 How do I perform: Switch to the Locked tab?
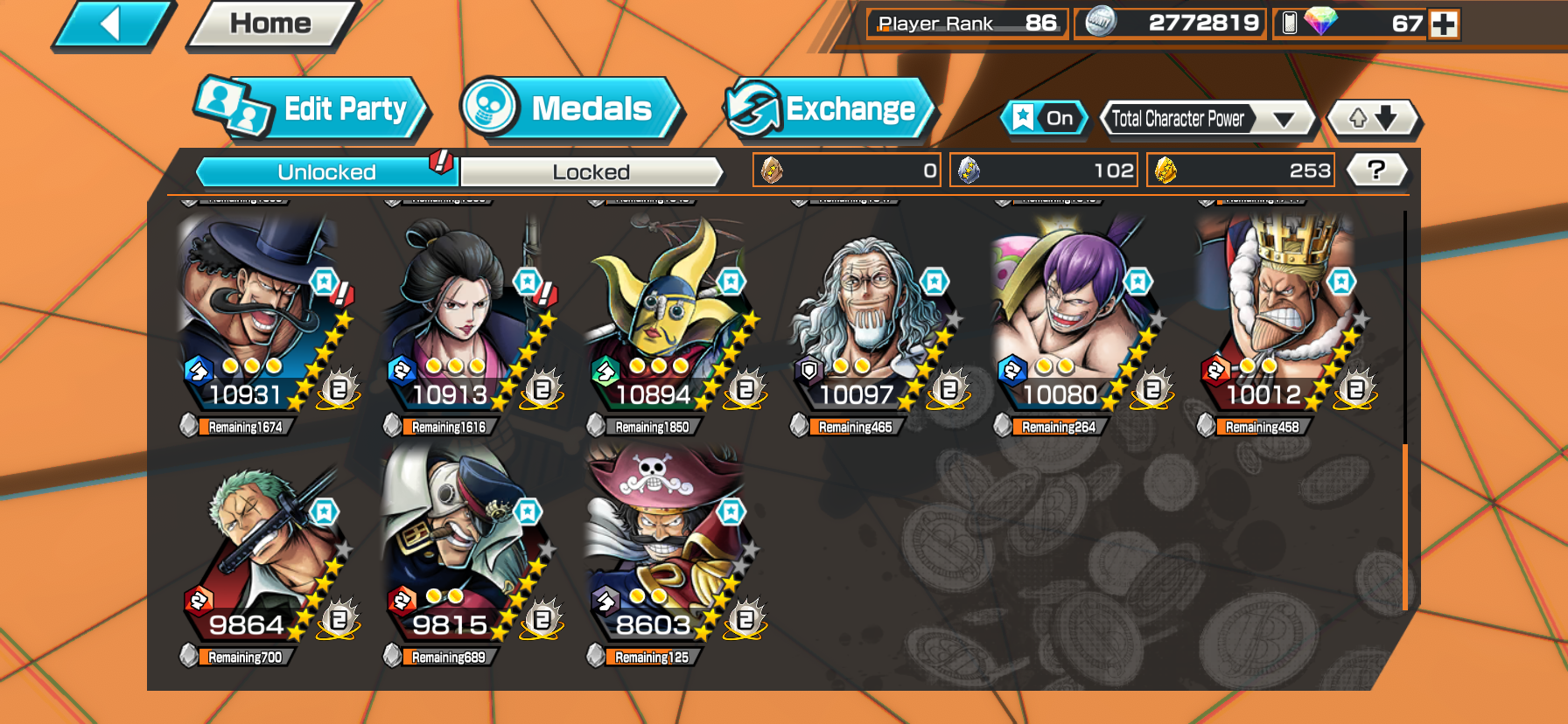pyautogui.click(x=591, y=172)
